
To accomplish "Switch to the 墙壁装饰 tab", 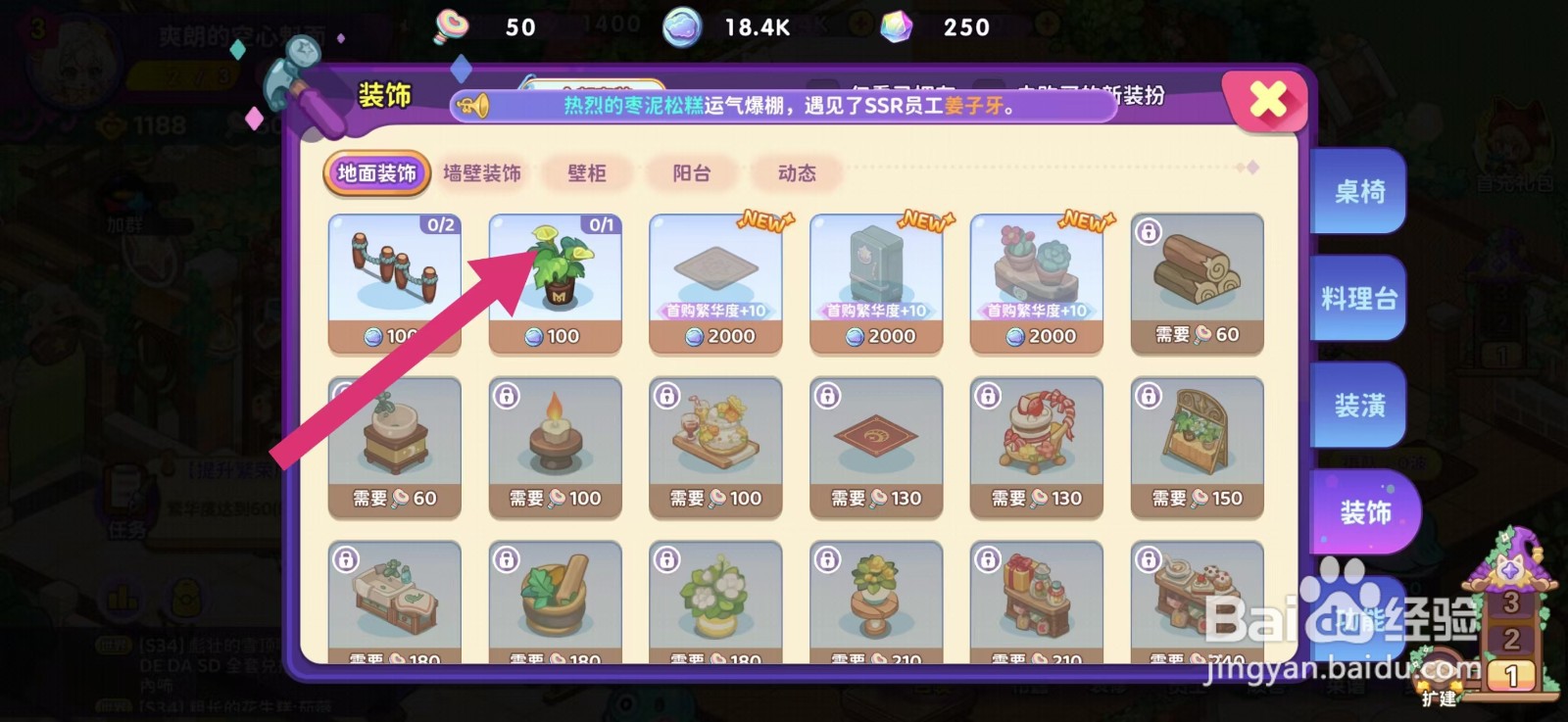I will [x=482, y=173].
